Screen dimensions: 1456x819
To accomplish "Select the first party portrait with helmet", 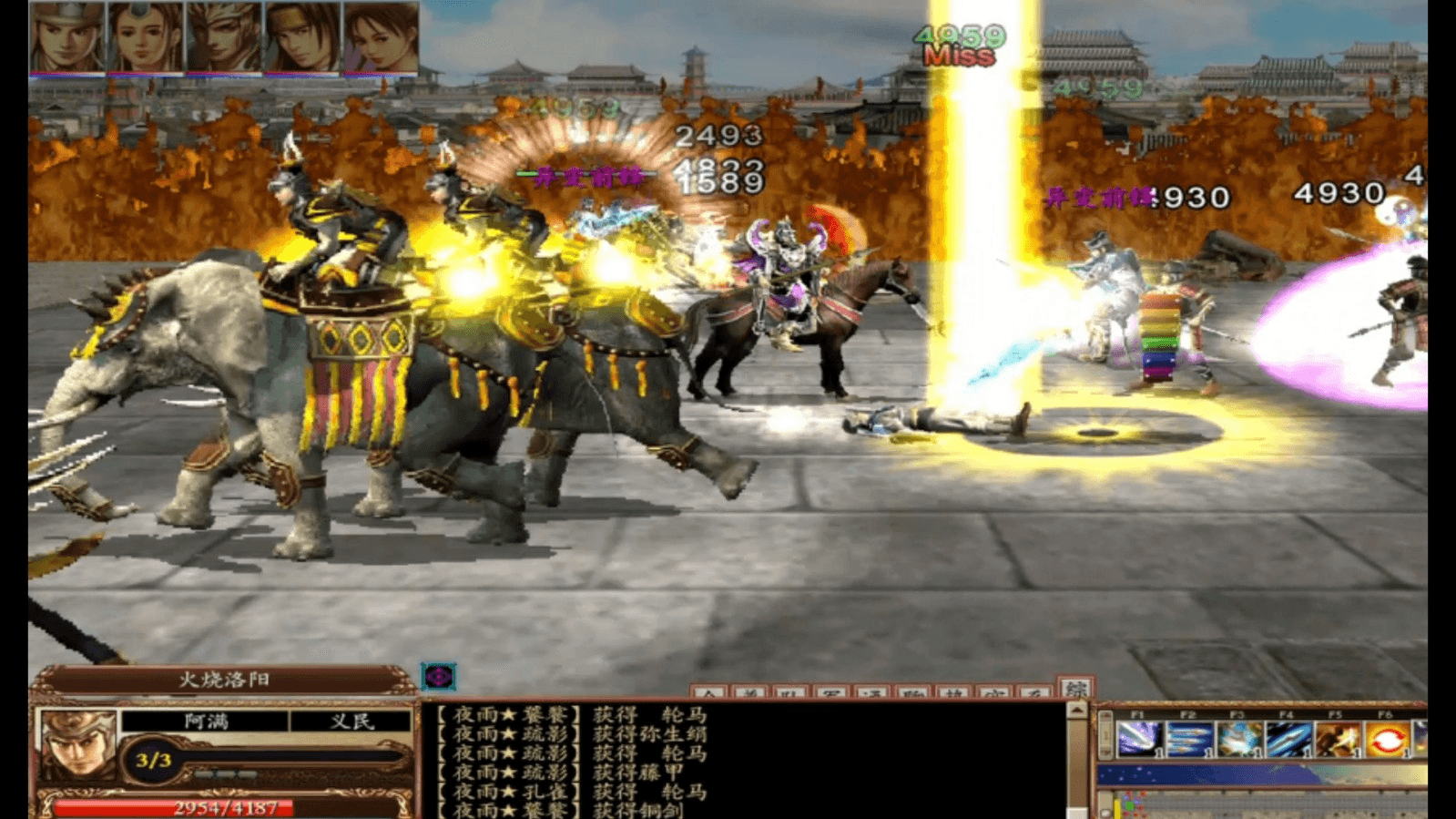I will click(67, 36).
